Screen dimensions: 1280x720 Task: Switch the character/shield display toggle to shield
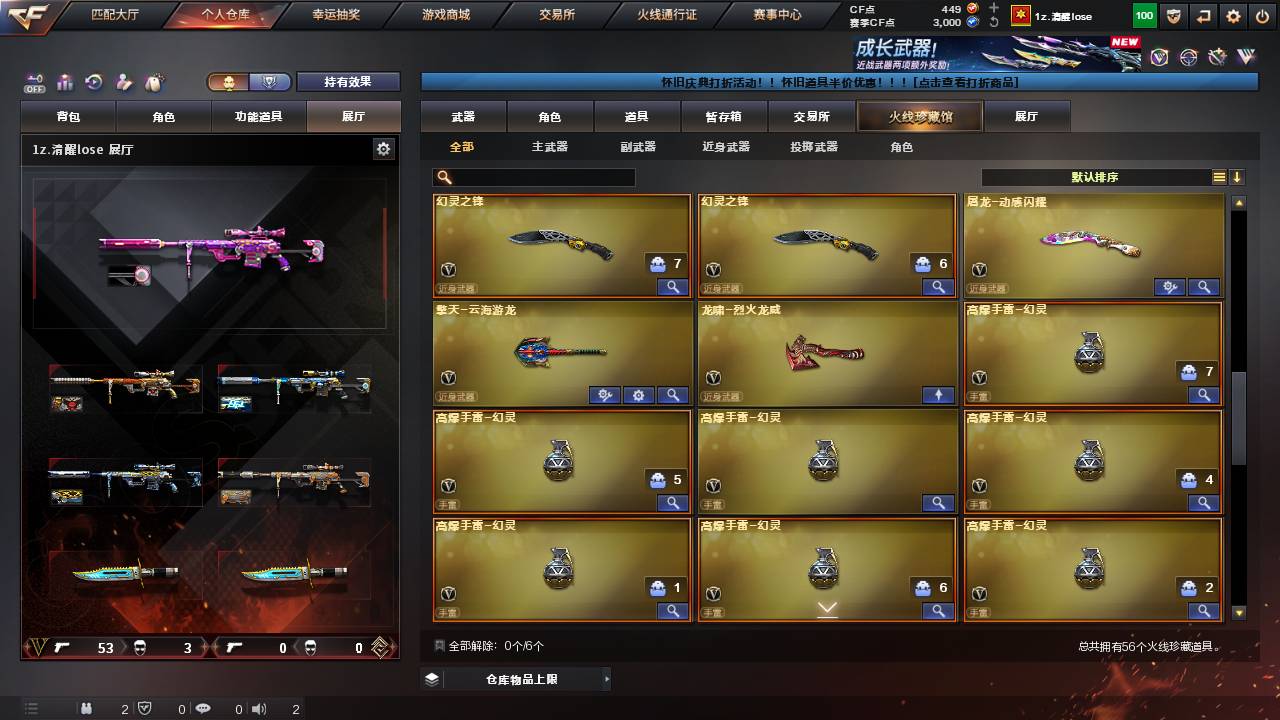coord(270,82)
